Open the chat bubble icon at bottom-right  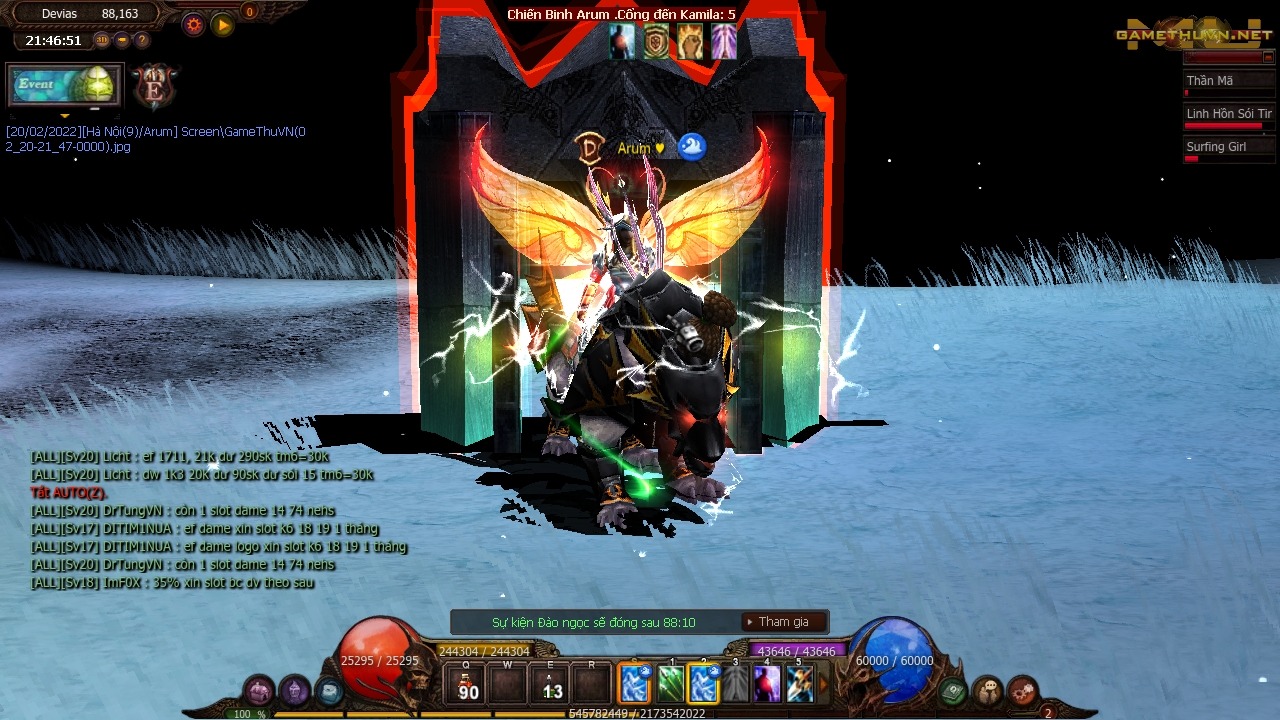[988, 690]
